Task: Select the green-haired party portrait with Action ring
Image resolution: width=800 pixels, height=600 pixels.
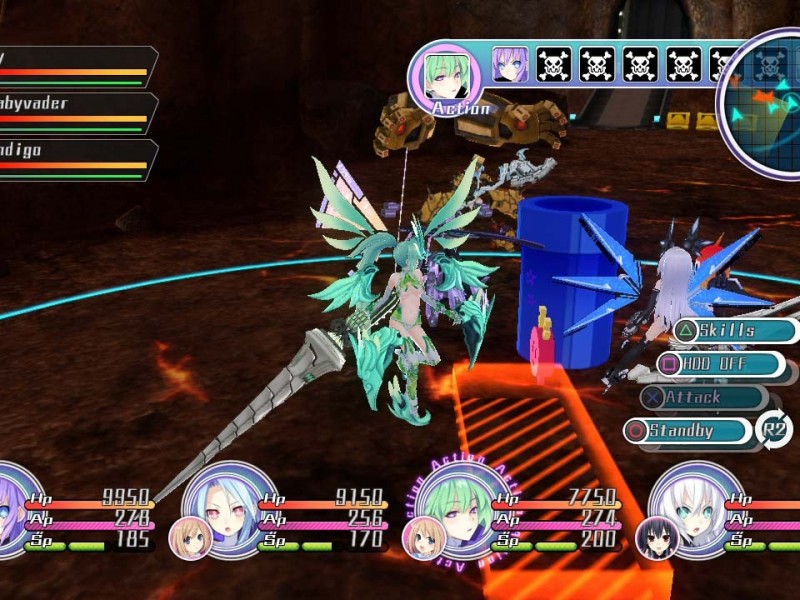Action: 451,506
